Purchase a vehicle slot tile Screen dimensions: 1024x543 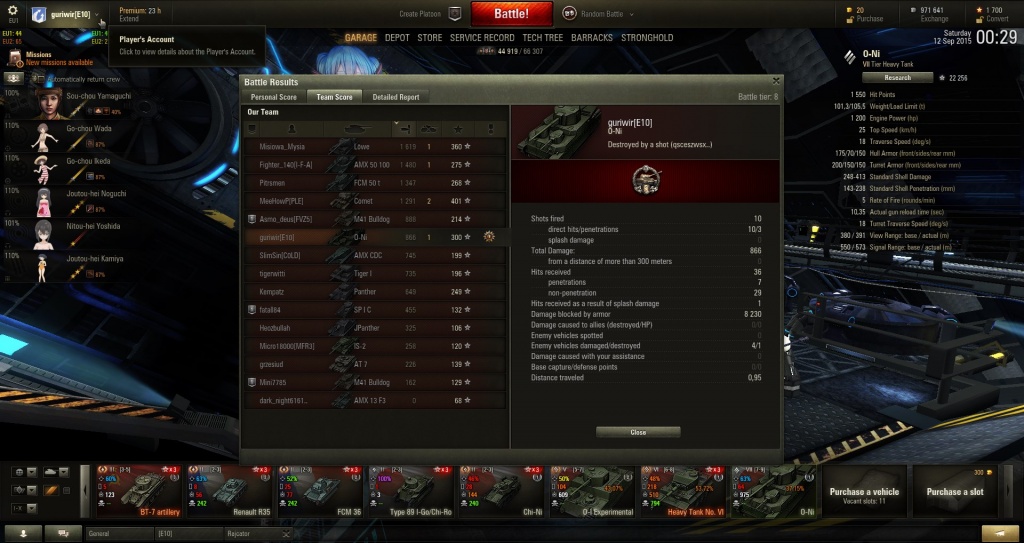[x=954, y=491]
